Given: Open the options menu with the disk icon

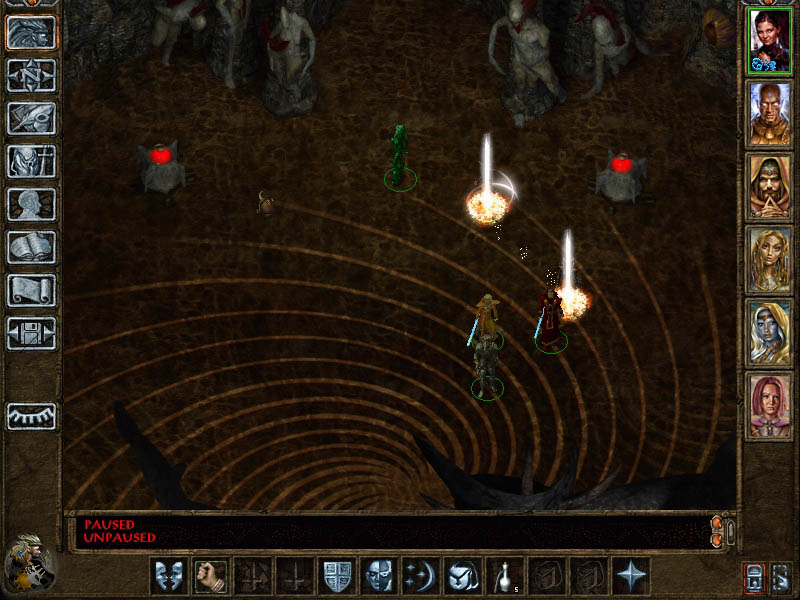Looking at the screenshot, I should pos(31,333).
